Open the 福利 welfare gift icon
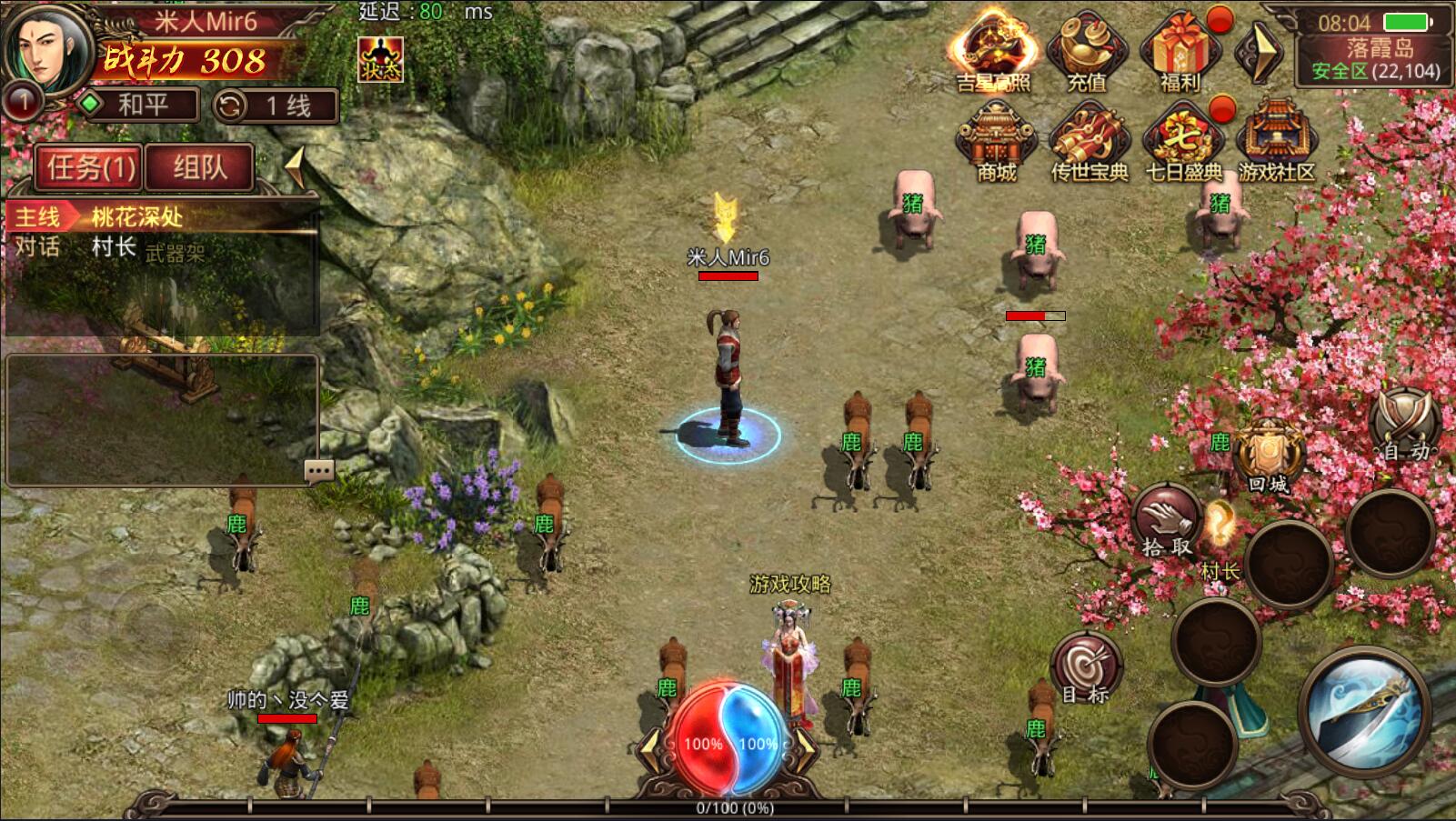 [1180, 52]
